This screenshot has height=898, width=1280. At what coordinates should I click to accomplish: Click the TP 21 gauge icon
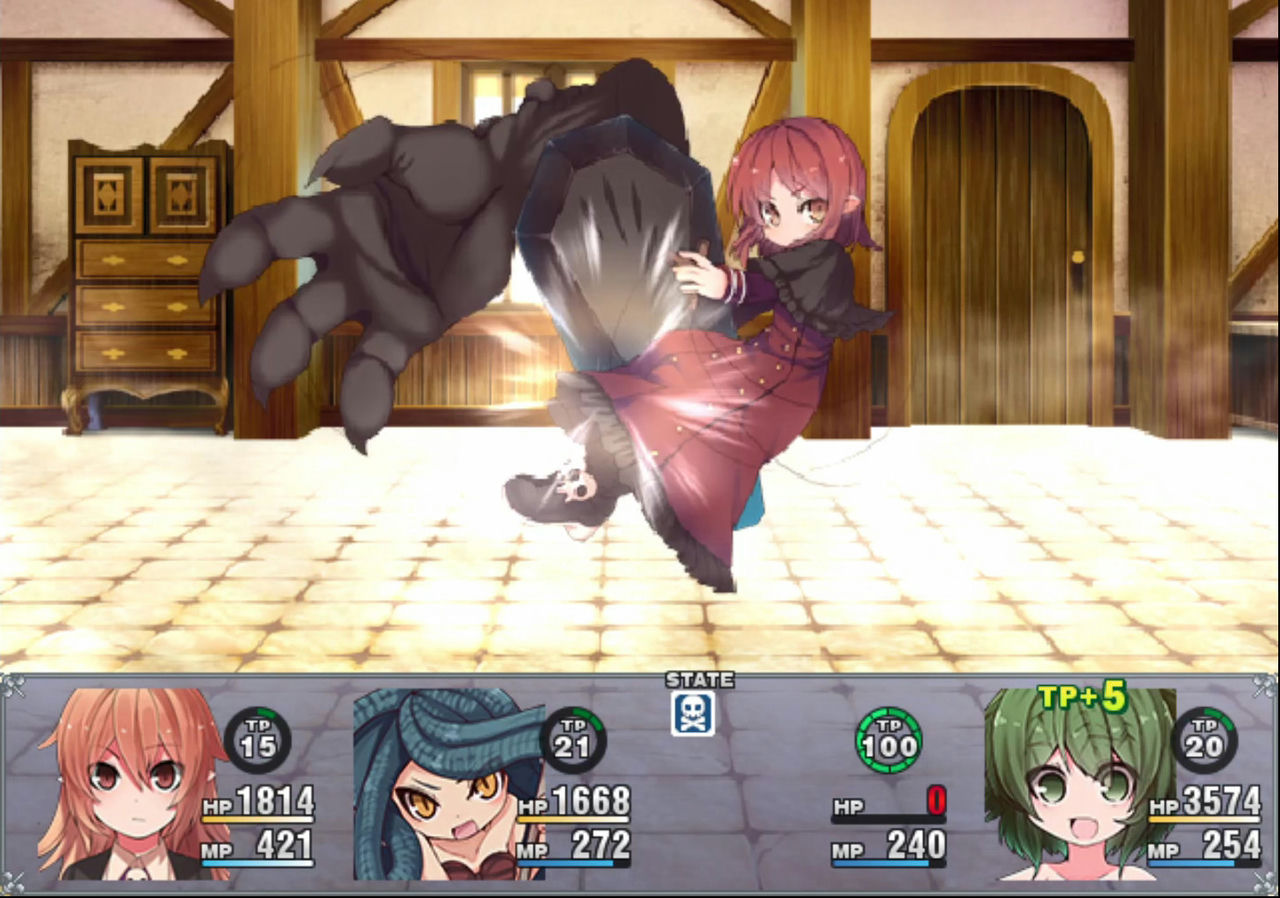(x=577, y=741)
